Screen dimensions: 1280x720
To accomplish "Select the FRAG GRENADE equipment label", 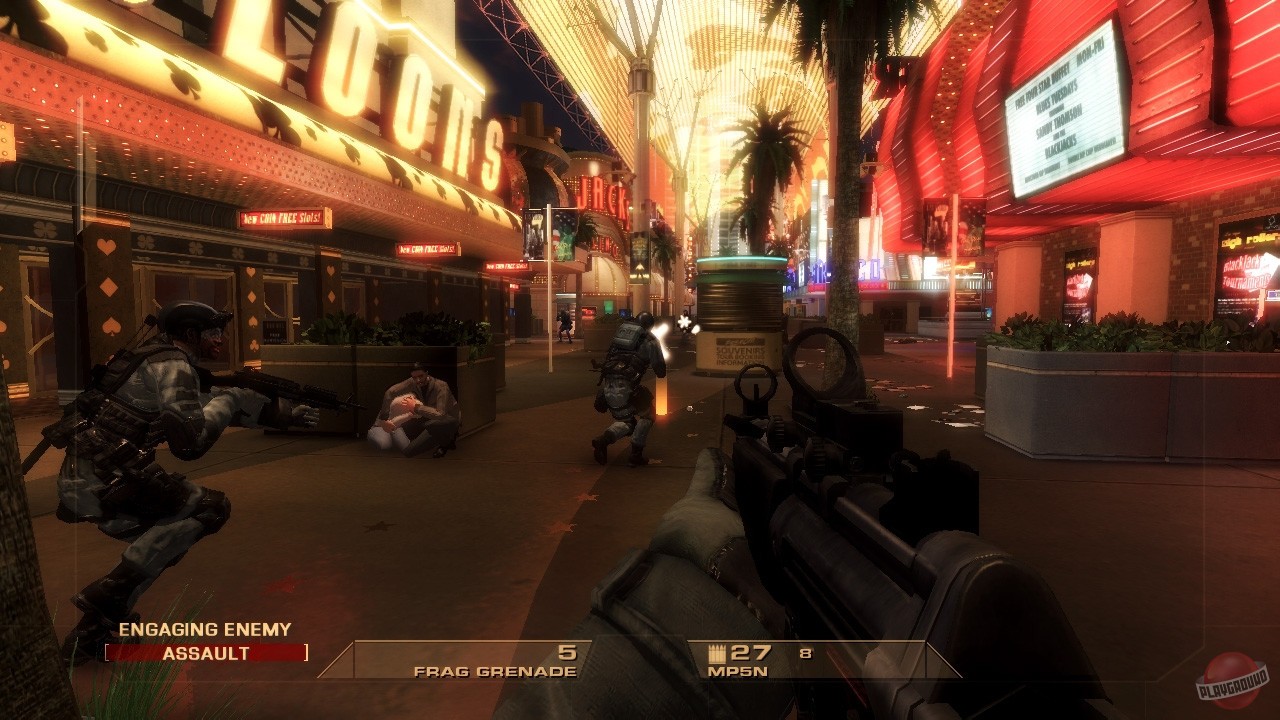I will coord(494,670).
